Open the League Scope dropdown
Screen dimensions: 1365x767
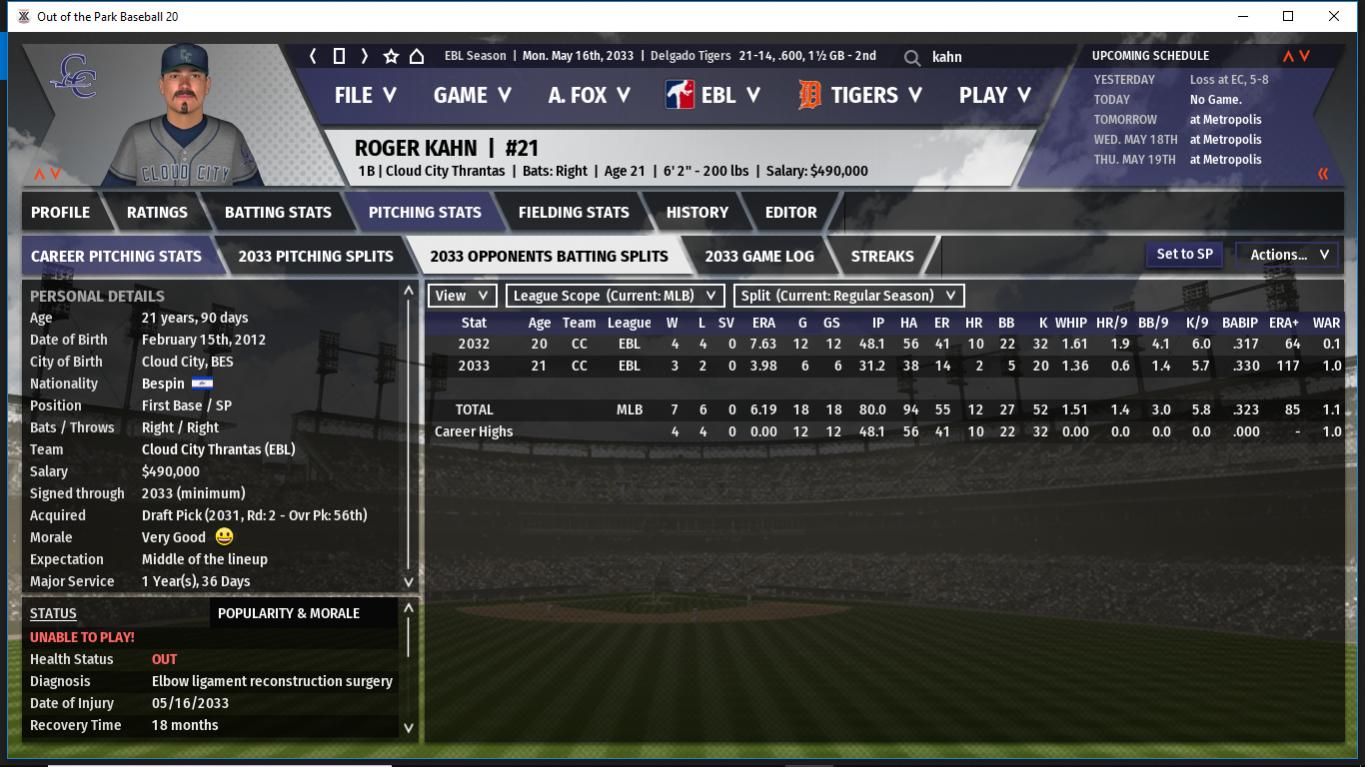tap(615, 295)
